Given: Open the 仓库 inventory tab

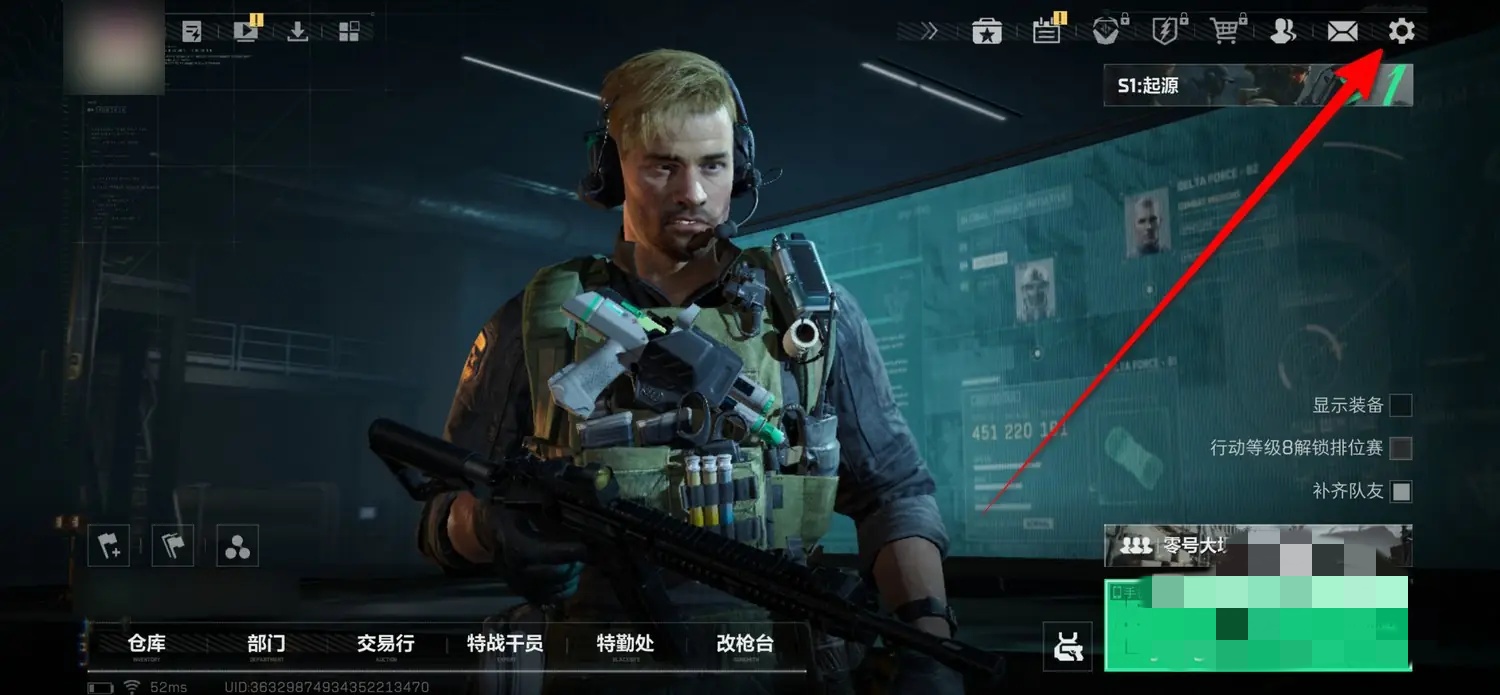Looking at the screenshot, I should (x=147, y=644).
